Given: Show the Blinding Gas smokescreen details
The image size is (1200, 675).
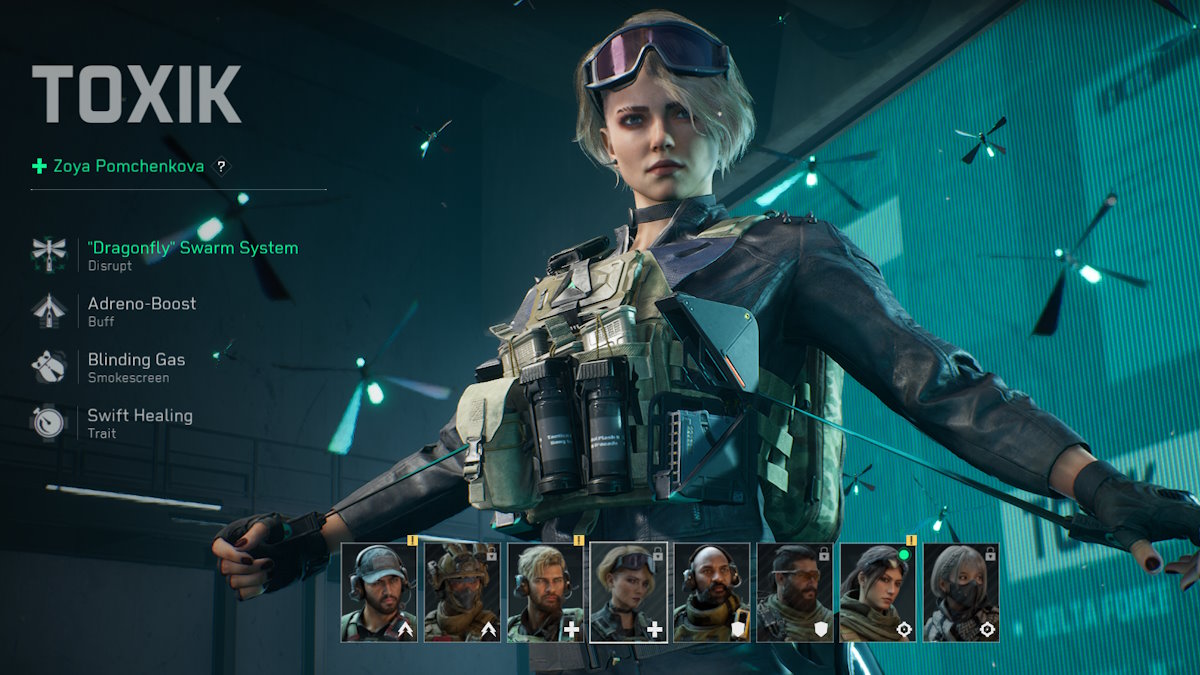Looking at the screenshot, I should 136,360.
